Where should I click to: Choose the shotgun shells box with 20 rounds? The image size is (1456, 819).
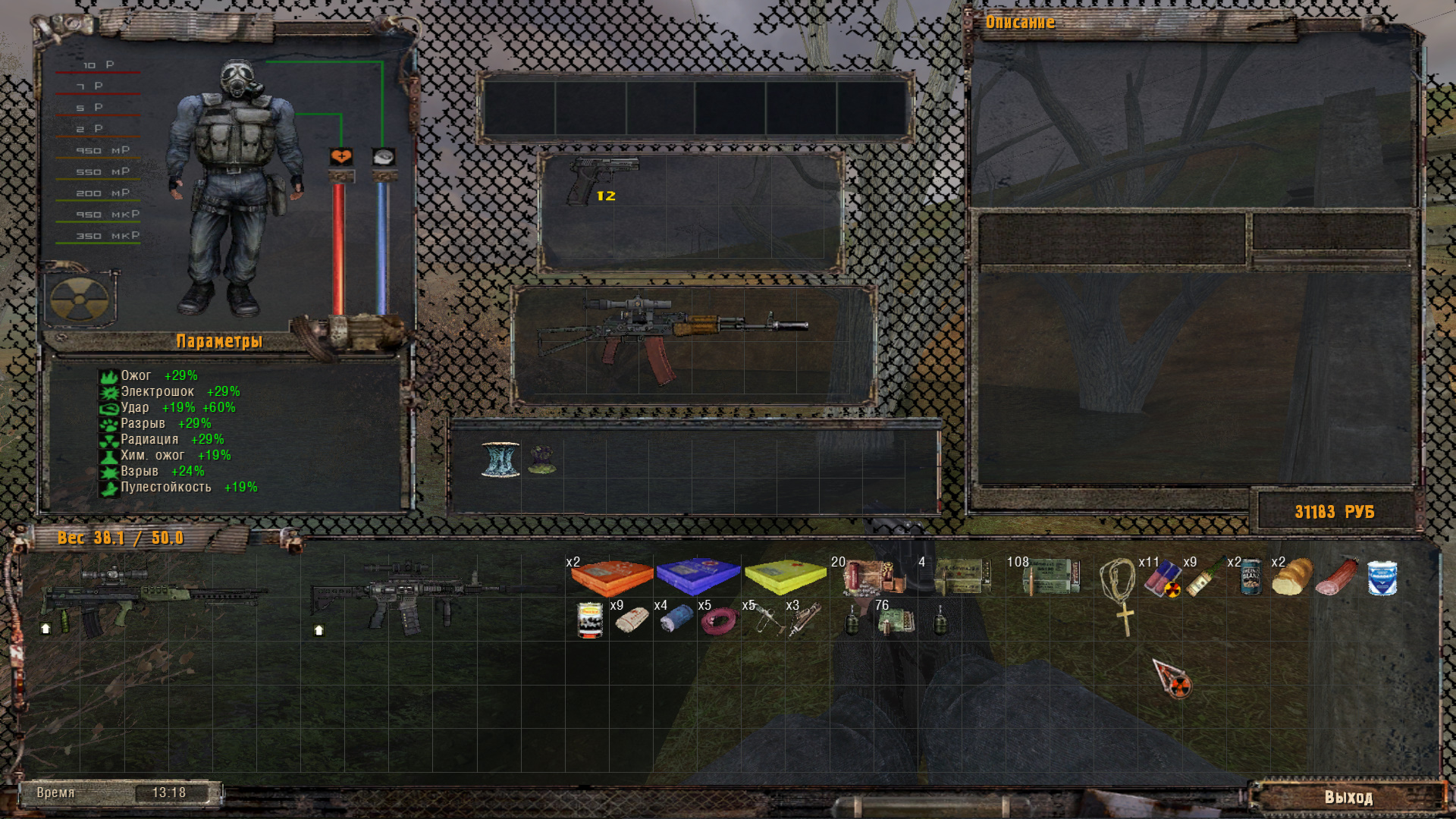(x=872, y=578)
